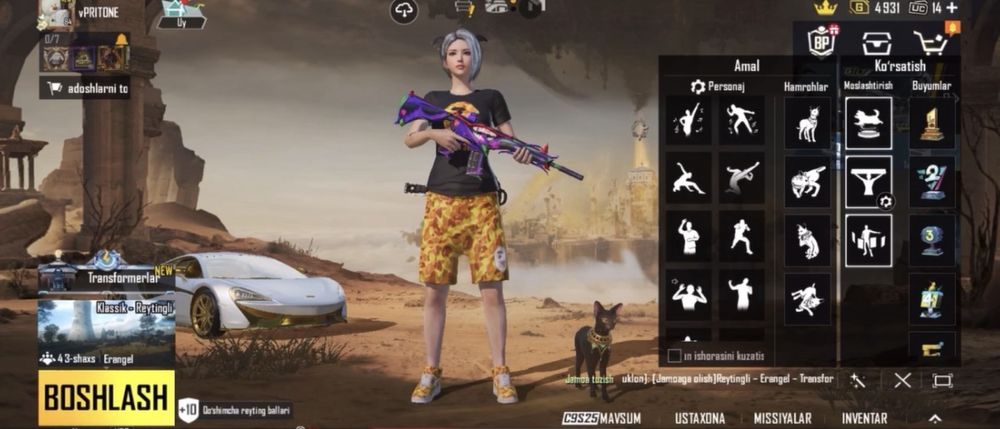Image resolution: width=1000 pixels, height=429 pixels.
Task: Toggle the emote-watching checkbox
Action: pos(674,355)
